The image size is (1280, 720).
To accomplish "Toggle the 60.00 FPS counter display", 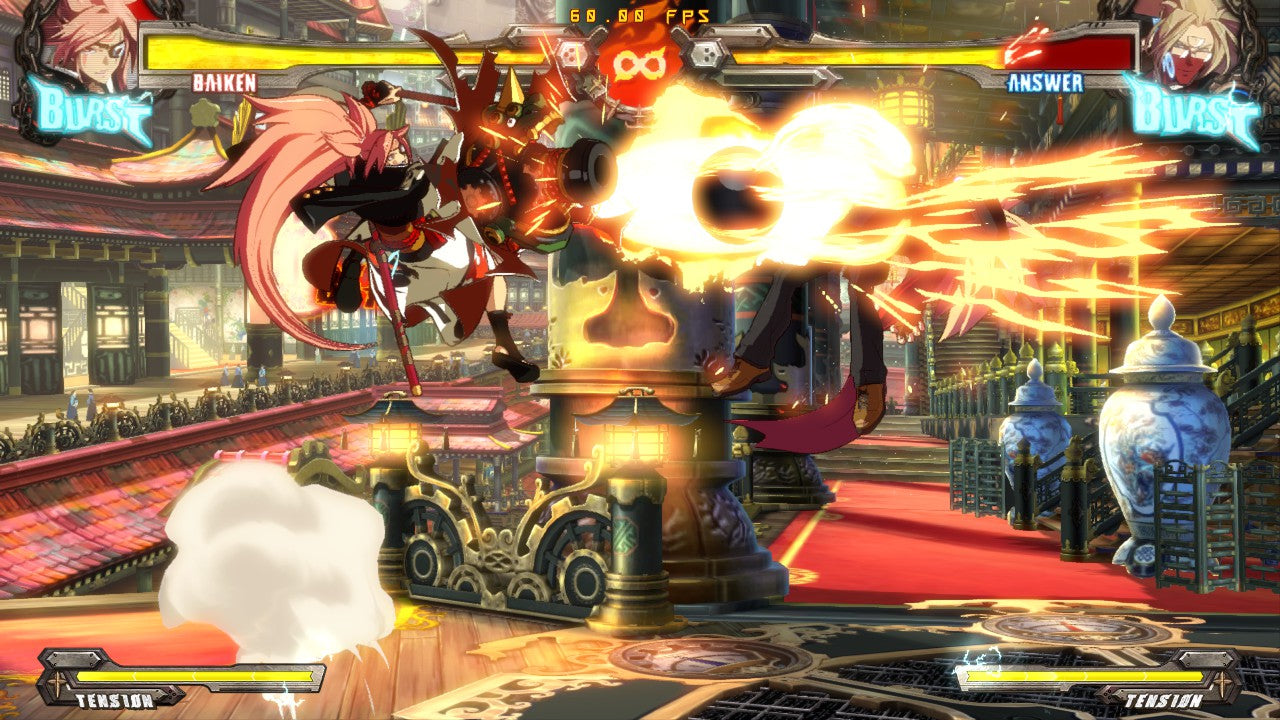I will [638, 15].
